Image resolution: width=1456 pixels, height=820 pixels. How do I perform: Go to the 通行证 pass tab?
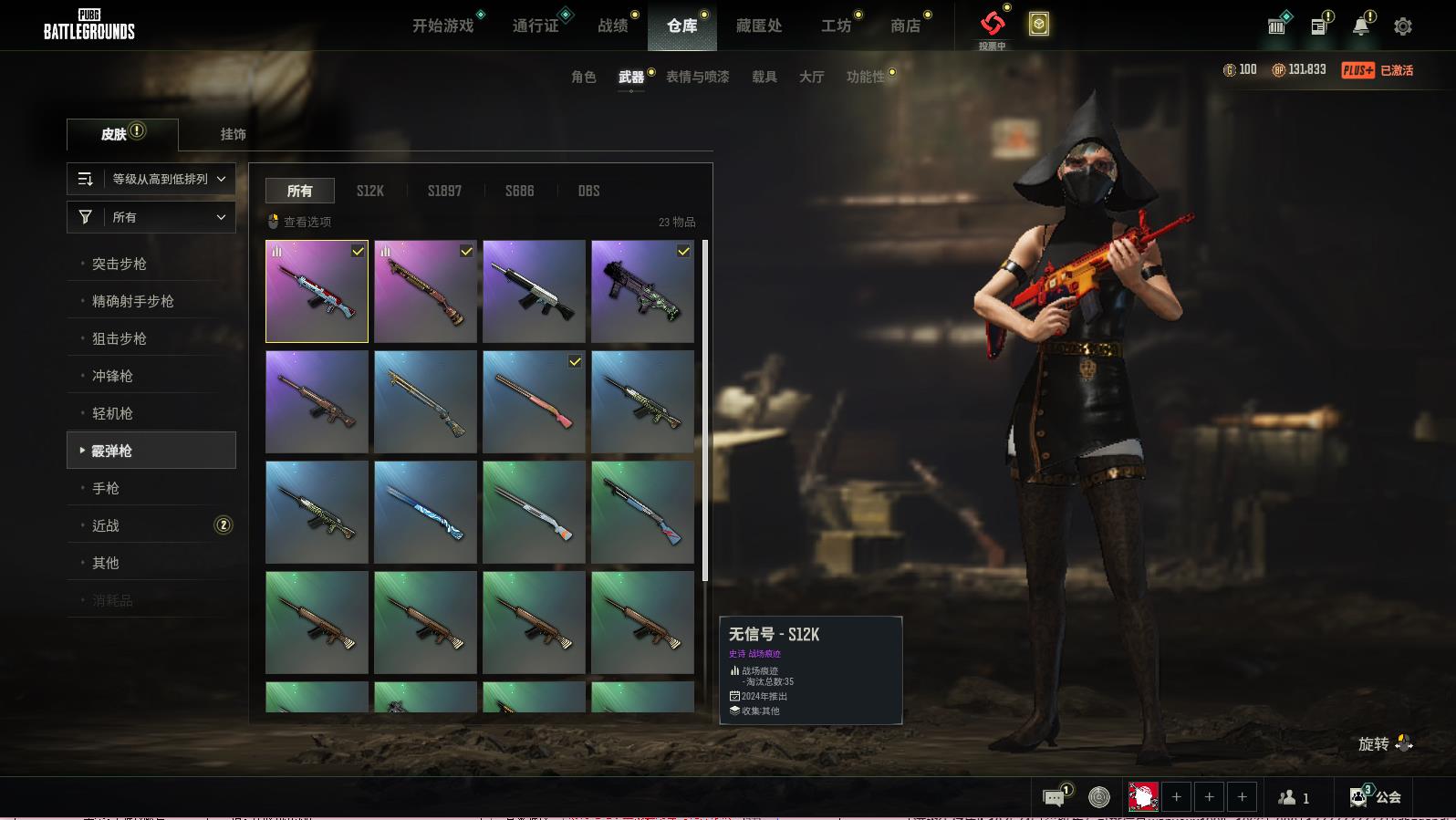pyautogui.click(x=536, y=26)
